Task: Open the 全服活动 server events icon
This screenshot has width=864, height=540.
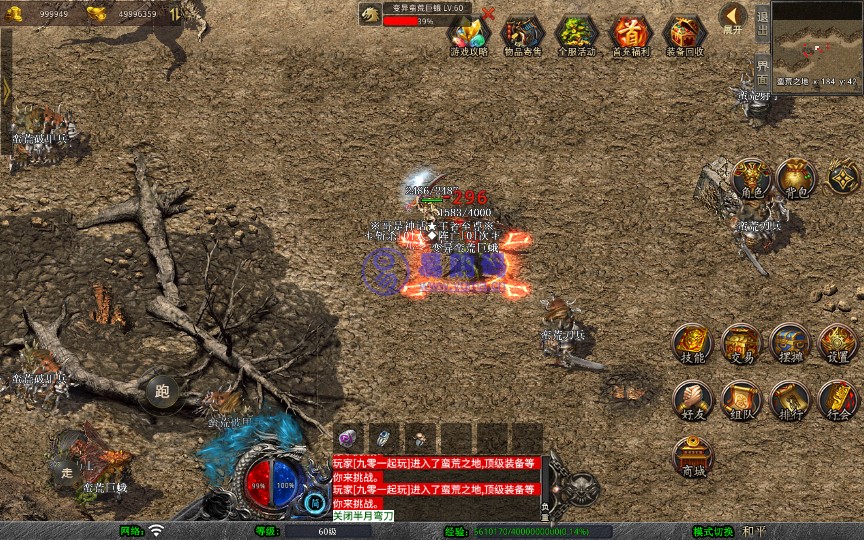Action: (x=576, y=33)
